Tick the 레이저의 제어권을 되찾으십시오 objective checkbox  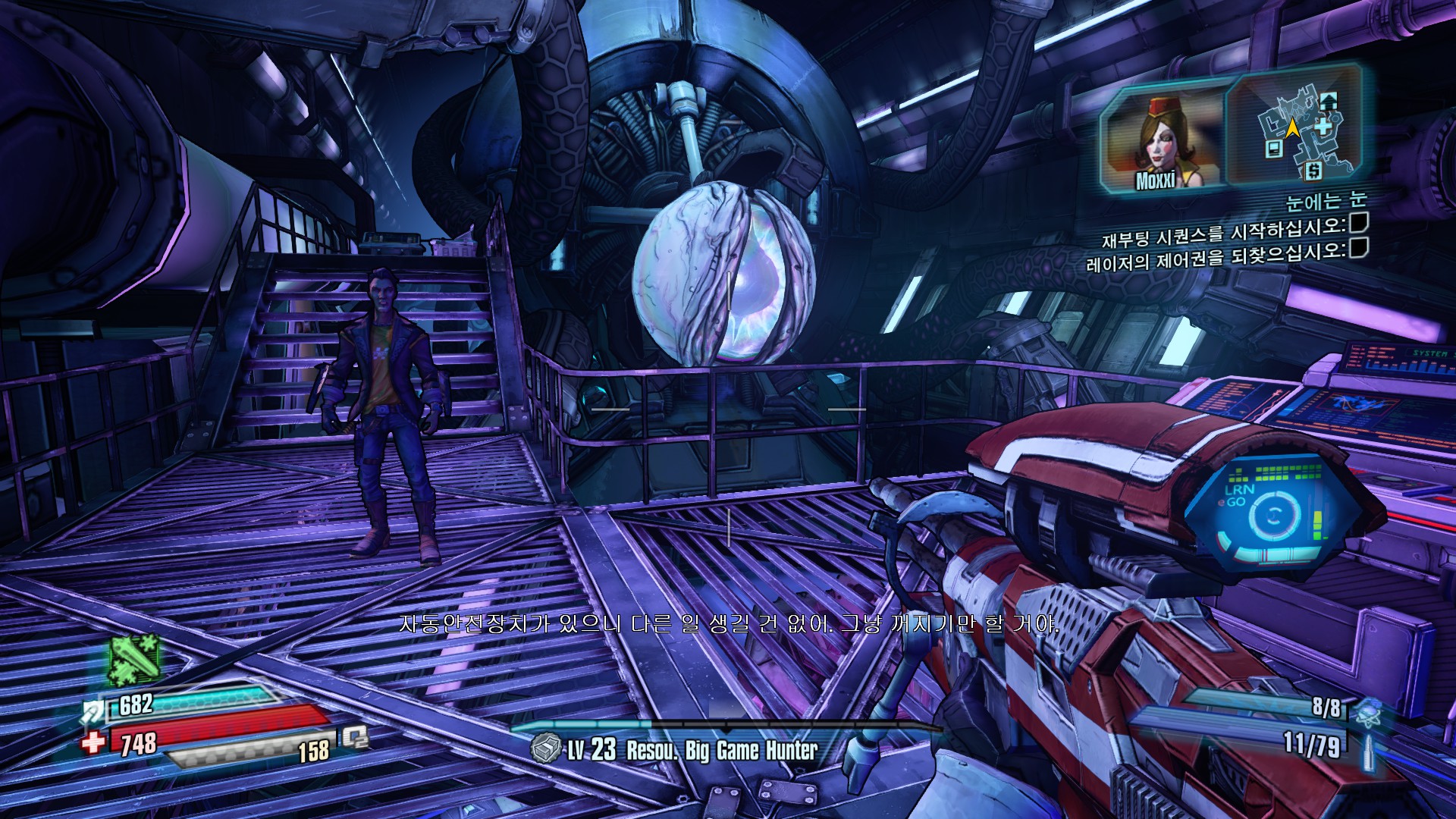pyautogui.click(x=1357, y=248)
